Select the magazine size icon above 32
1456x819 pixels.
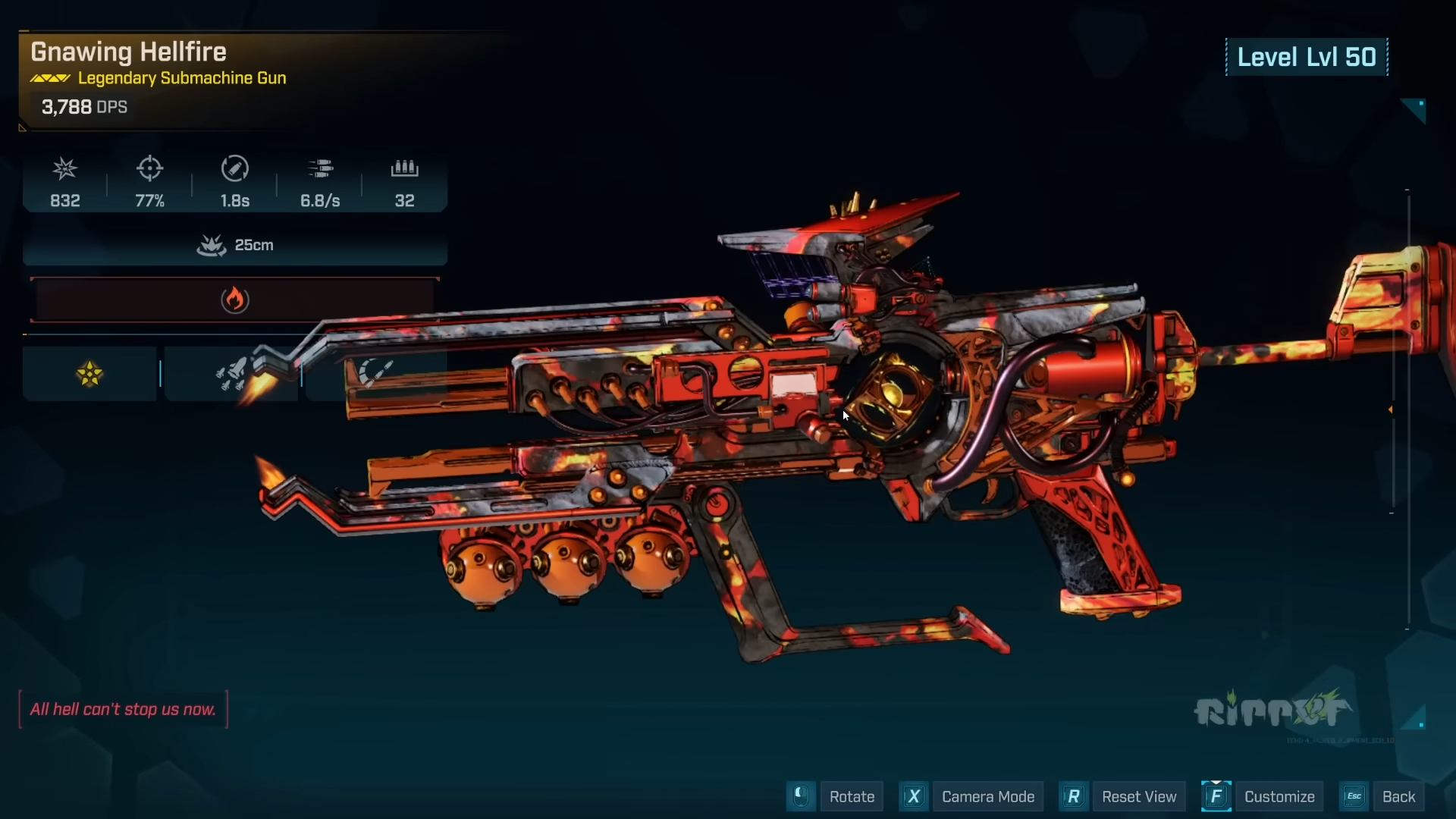pos(404,168)
